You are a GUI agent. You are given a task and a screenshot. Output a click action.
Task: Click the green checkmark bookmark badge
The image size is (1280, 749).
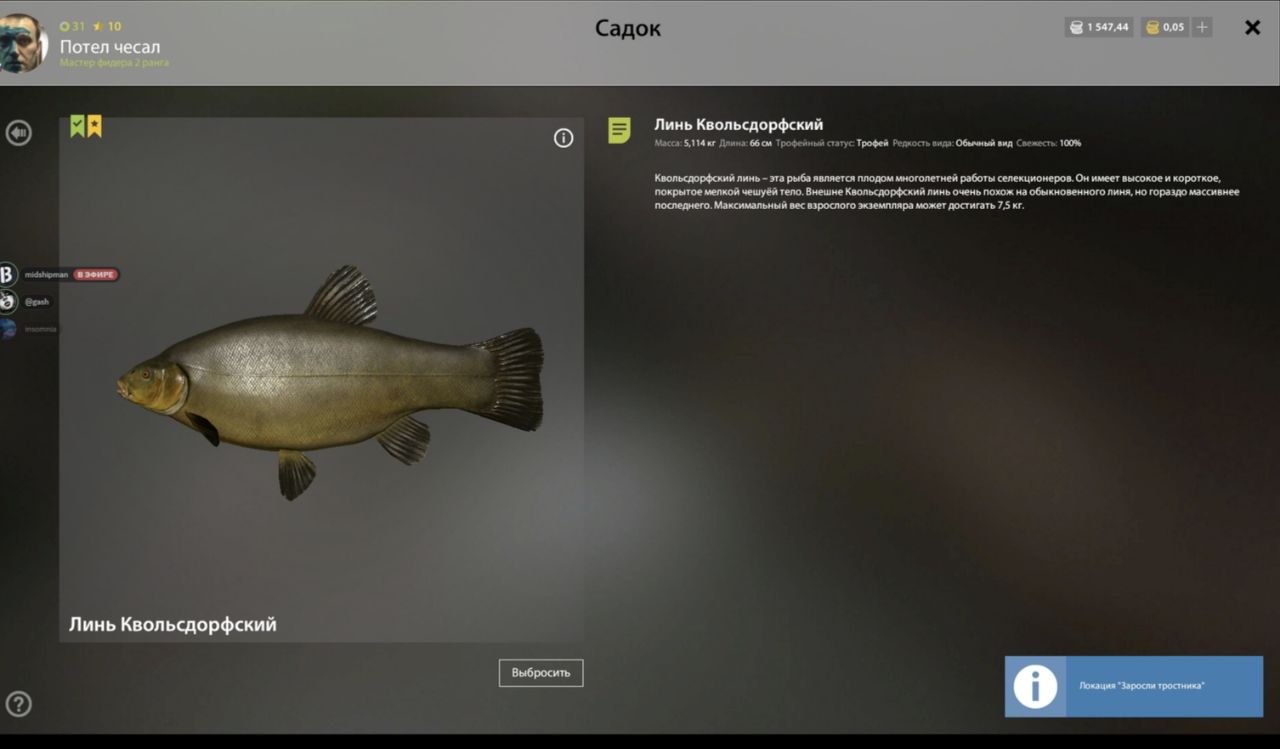click(x=77, y=126)
